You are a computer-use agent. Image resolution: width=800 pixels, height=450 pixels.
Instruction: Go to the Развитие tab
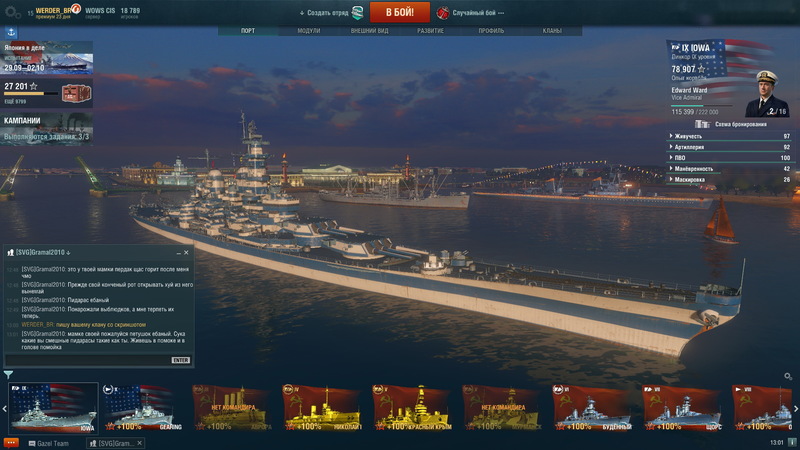(431, 31)
